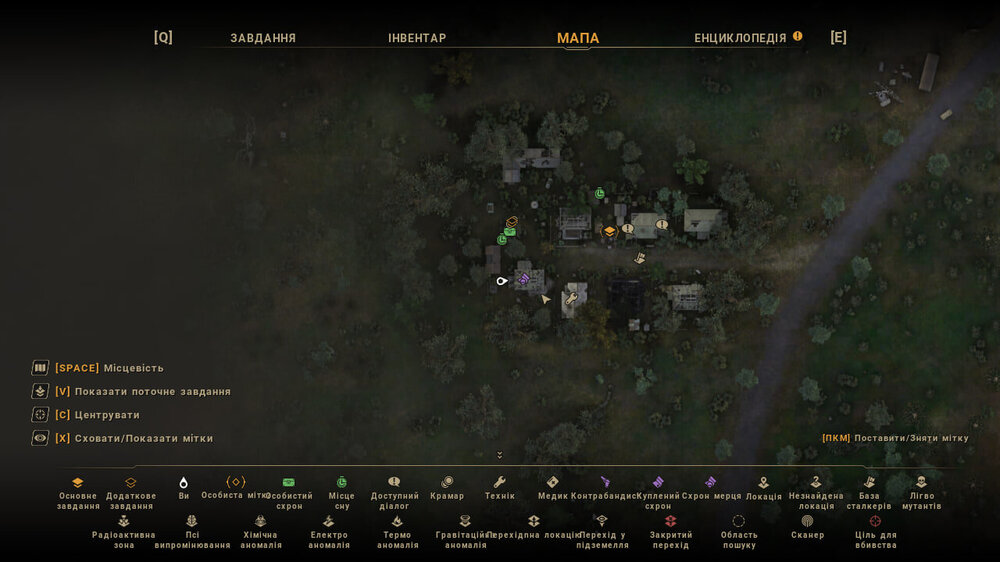Select the Радіоактивна зона legend entry
The image size is (1000, 562).
point(124,532)
